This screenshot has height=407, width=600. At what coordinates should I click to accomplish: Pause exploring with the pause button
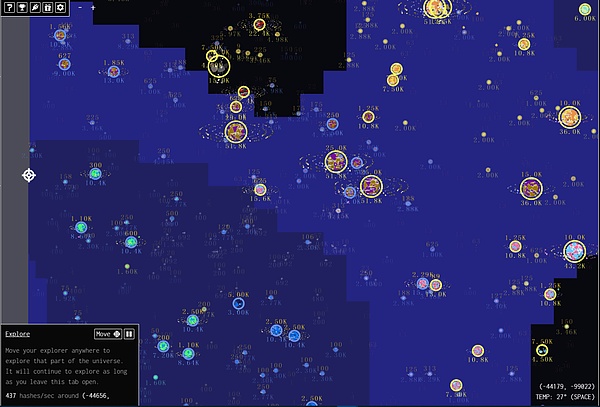point(129,334)
